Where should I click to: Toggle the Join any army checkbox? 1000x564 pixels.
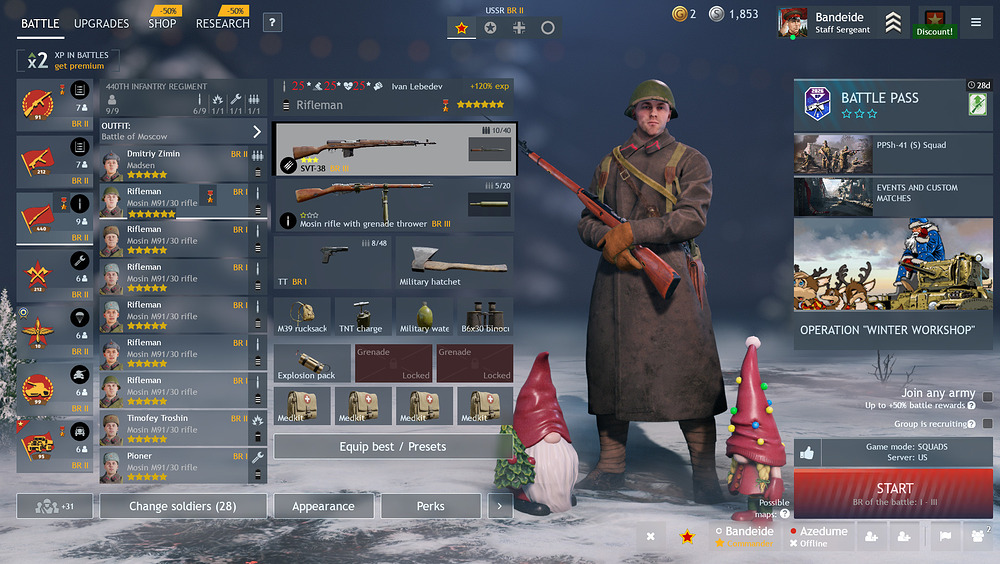[x=987, y=397]
